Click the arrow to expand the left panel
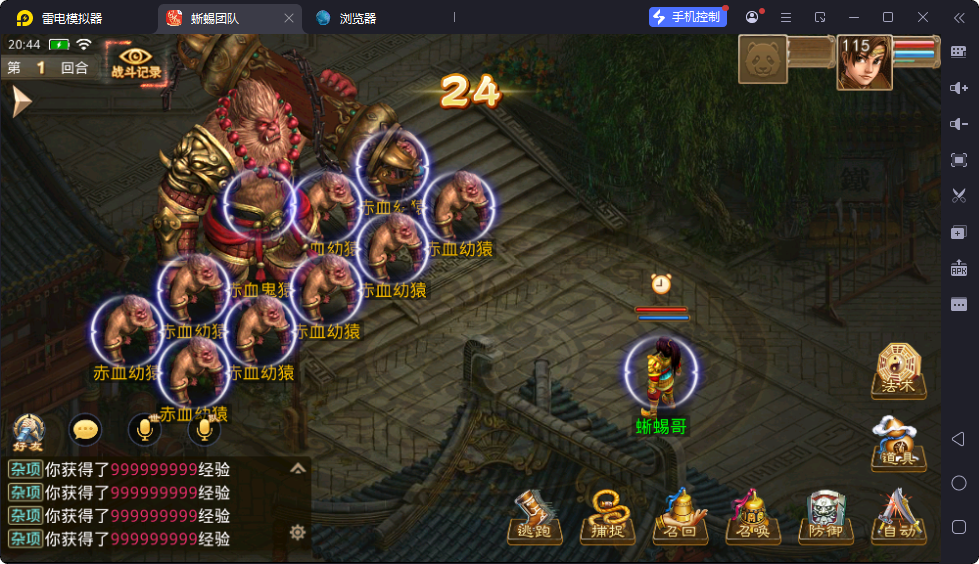Image resolution: width=979 pixels, height=564 pixels. tap(20, 101)
